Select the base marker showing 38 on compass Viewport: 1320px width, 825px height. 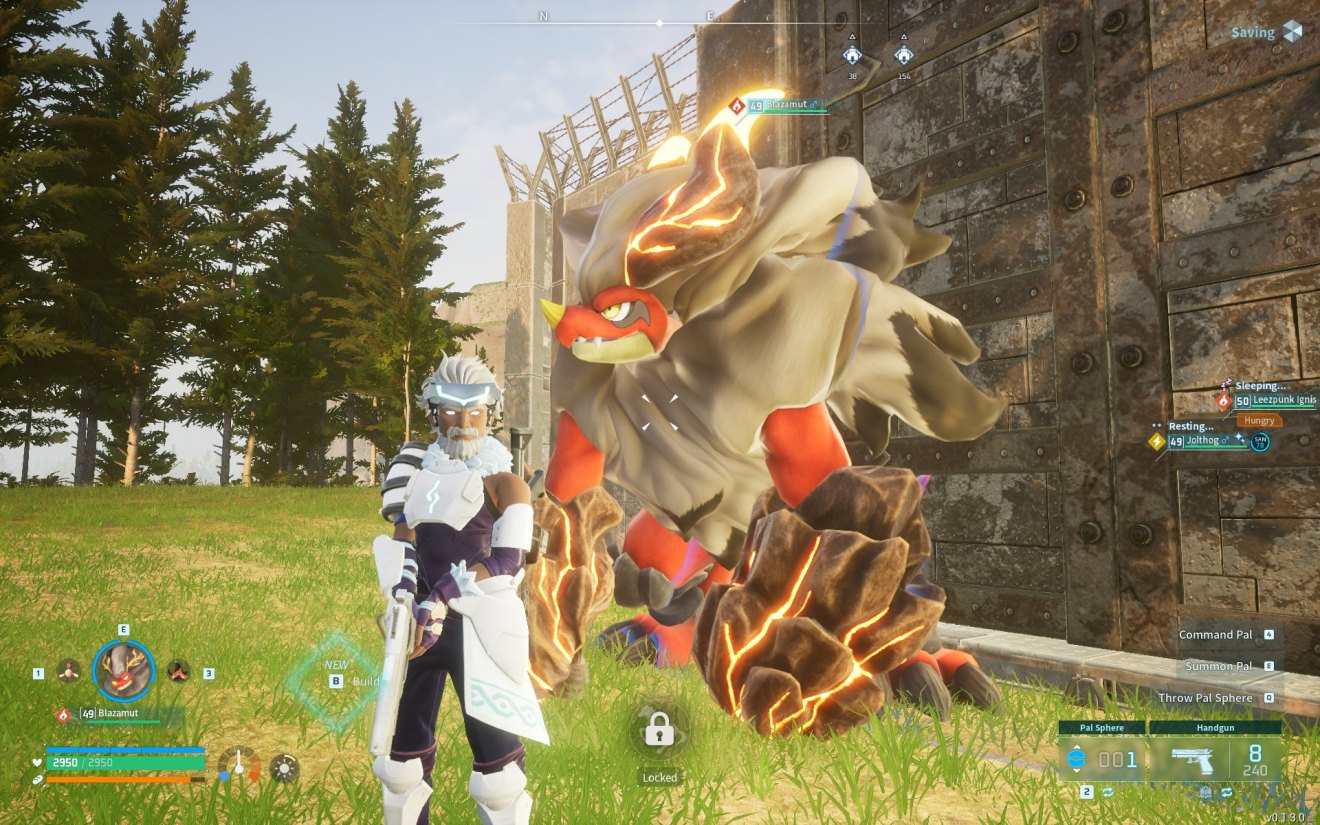coord(852,54)
